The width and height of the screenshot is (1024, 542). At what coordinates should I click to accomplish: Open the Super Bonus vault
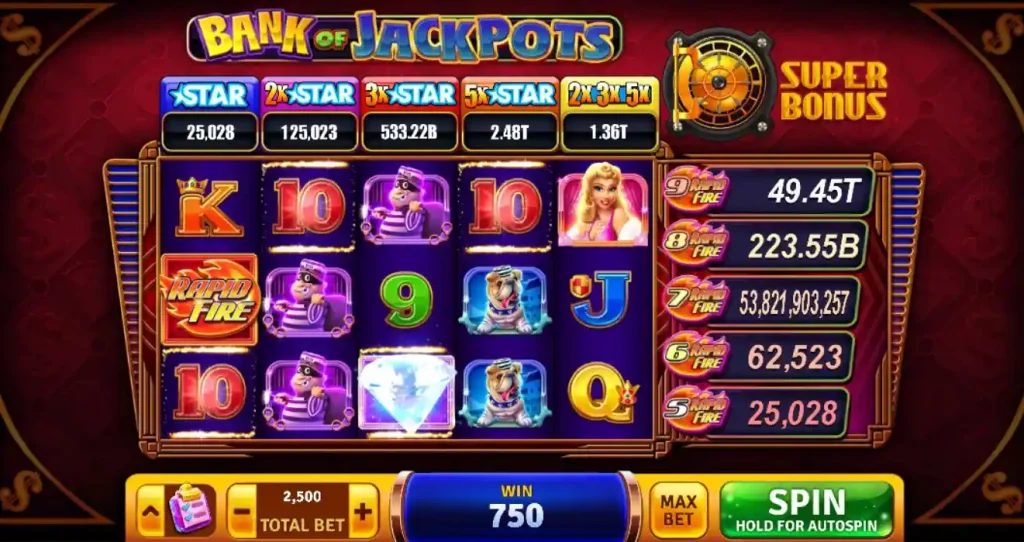click(718, 80)
